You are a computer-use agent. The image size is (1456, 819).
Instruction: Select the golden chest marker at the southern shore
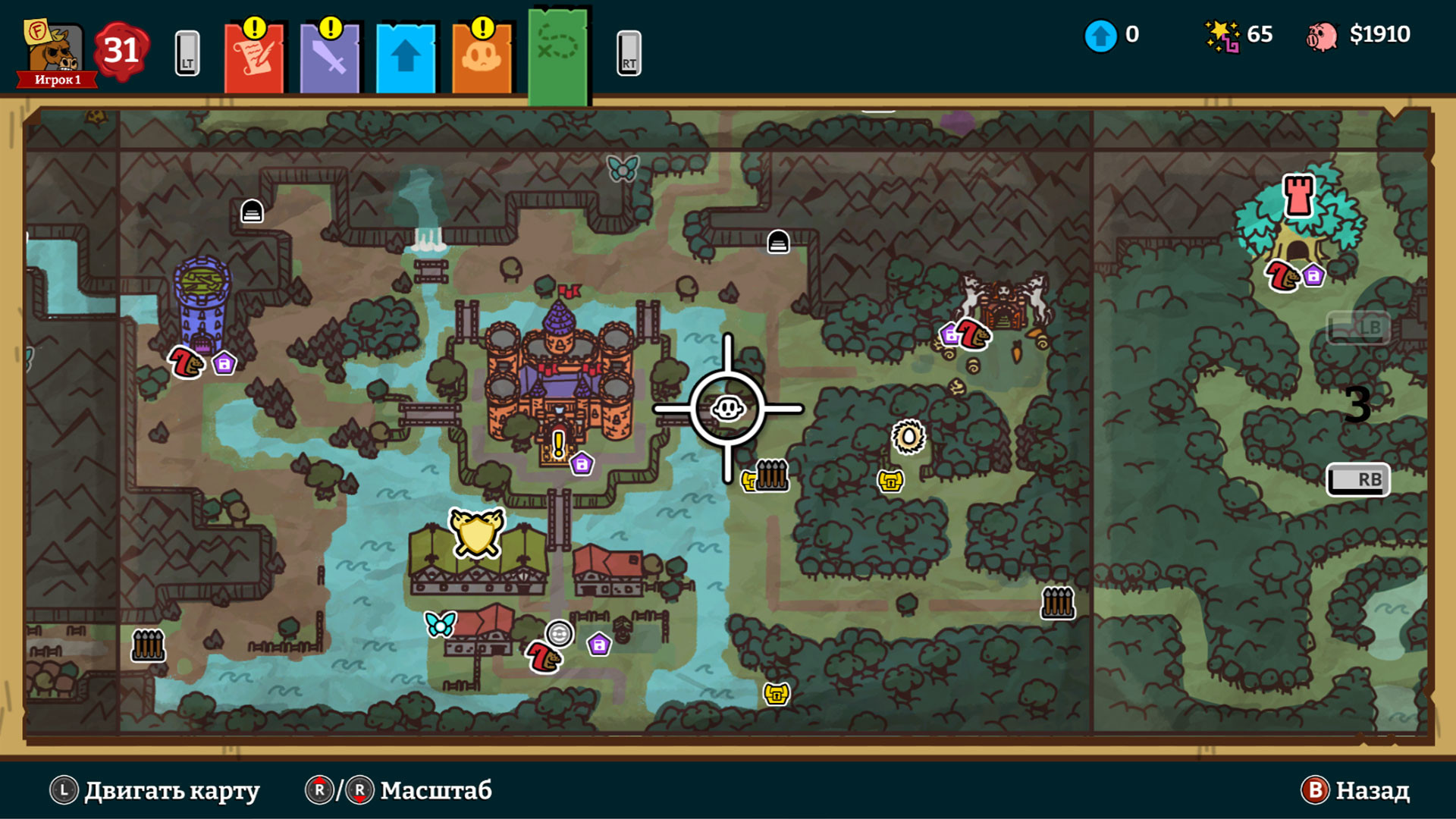click(777, 693)
